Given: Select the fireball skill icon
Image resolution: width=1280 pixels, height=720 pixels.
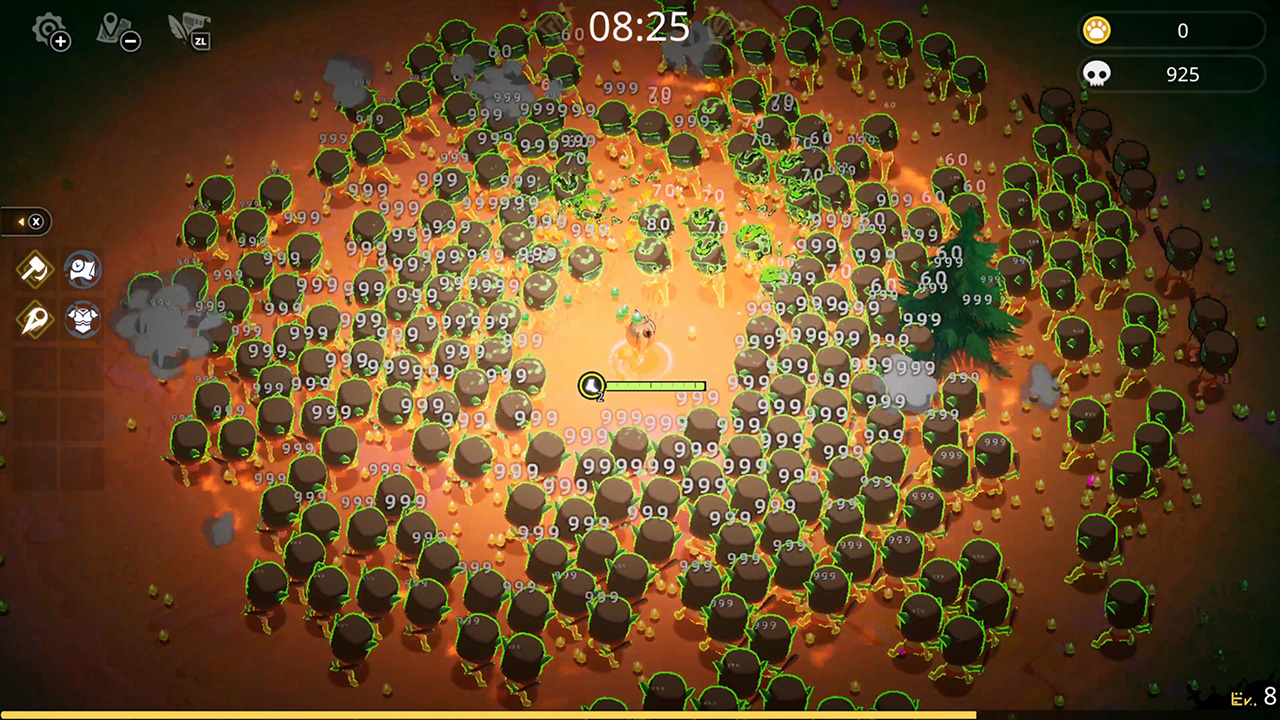Looking at the screenshot, I should pyautogui.click(x=33, y=320).
